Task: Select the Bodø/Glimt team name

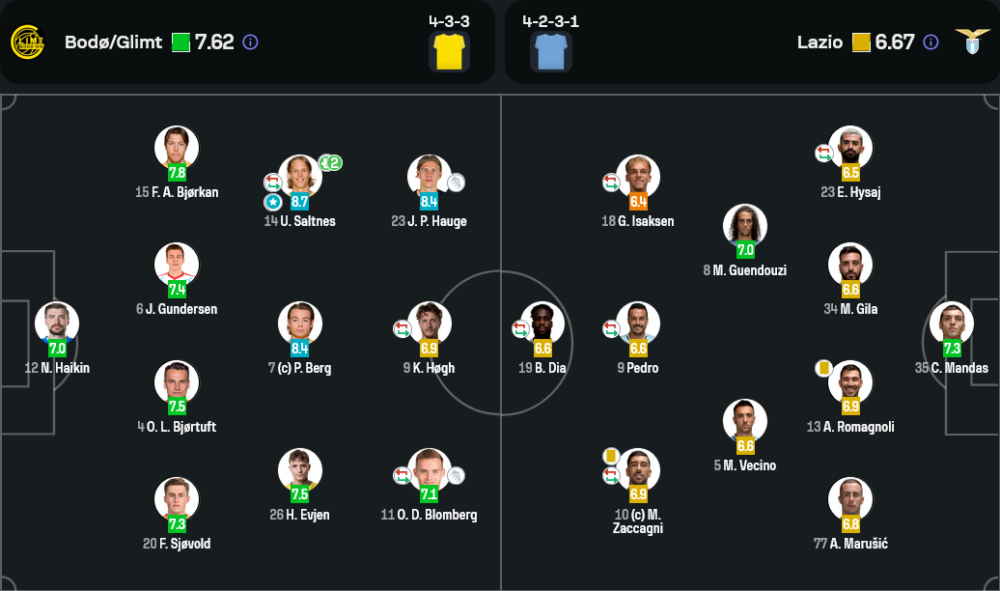Action: 113,42
